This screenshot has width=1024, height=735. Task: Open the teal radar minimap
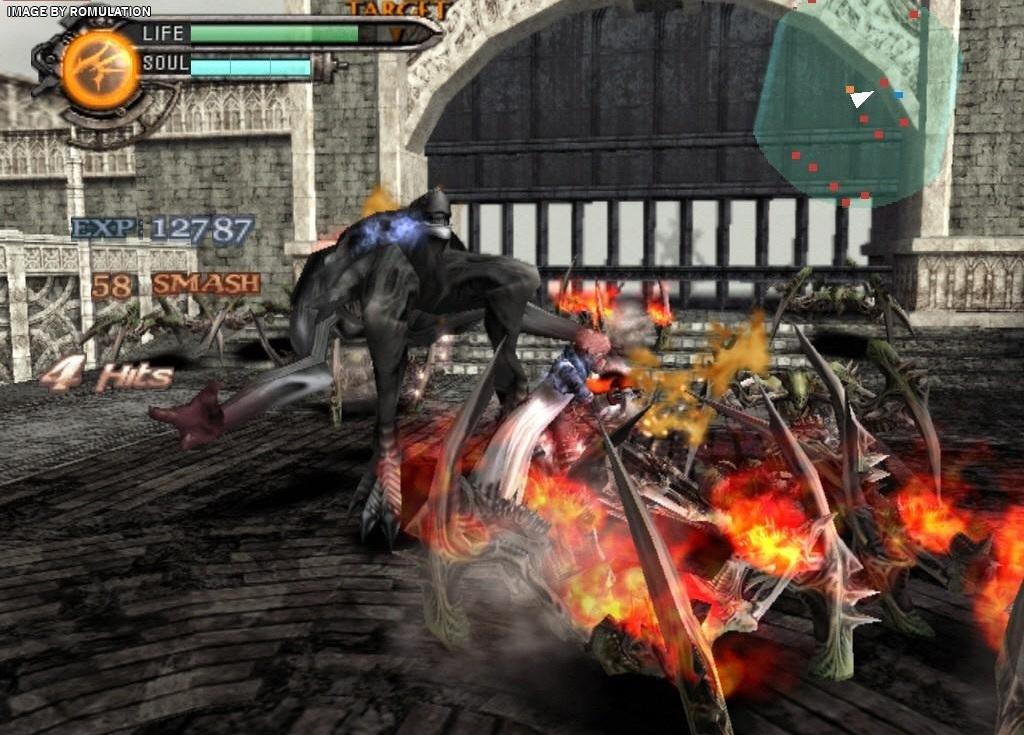(x=853, y=110)
